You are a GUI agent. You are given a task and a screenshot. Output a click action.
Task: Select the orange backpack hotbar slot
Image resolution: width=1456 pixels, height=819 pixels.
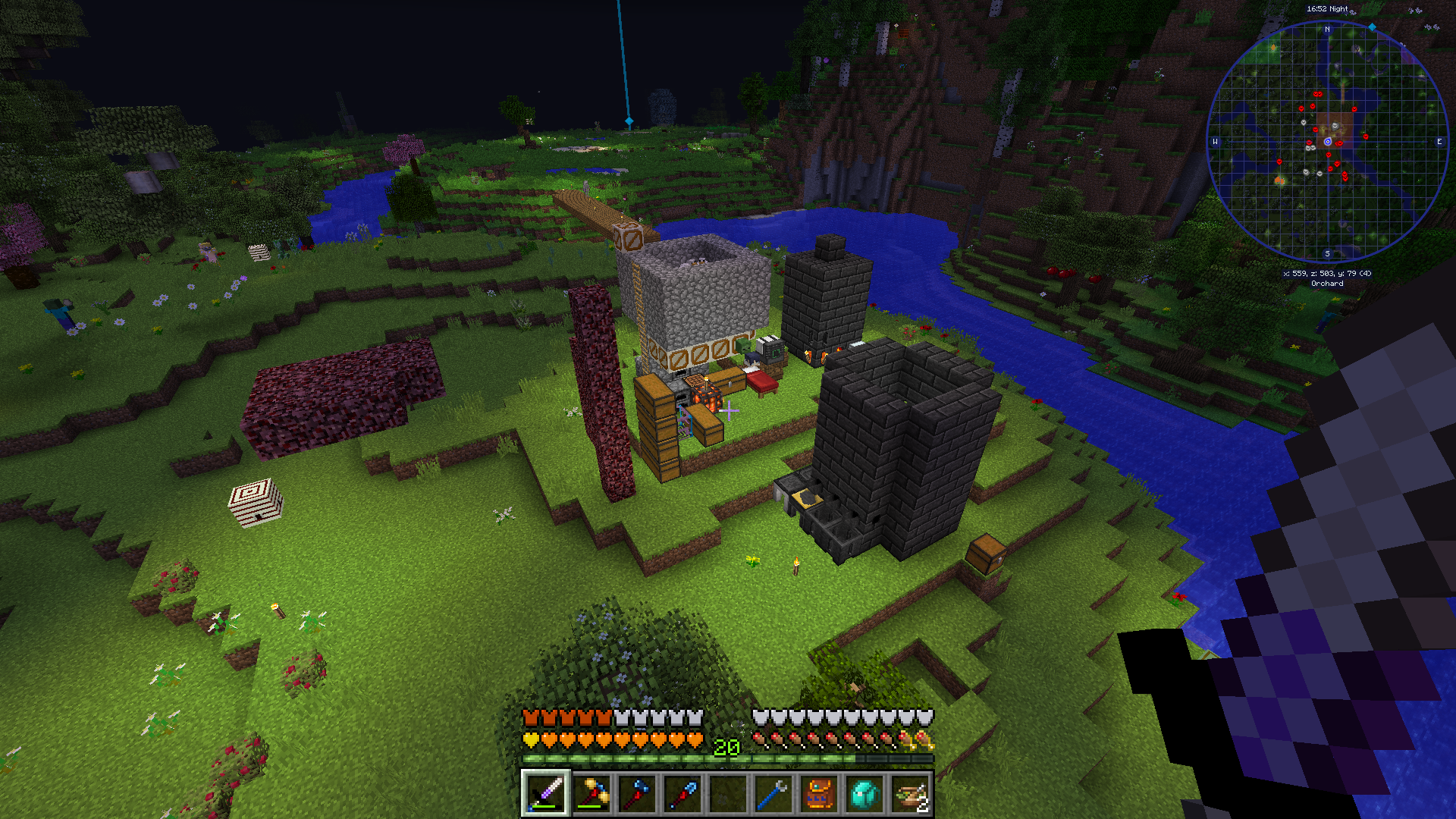coord(819,794)
